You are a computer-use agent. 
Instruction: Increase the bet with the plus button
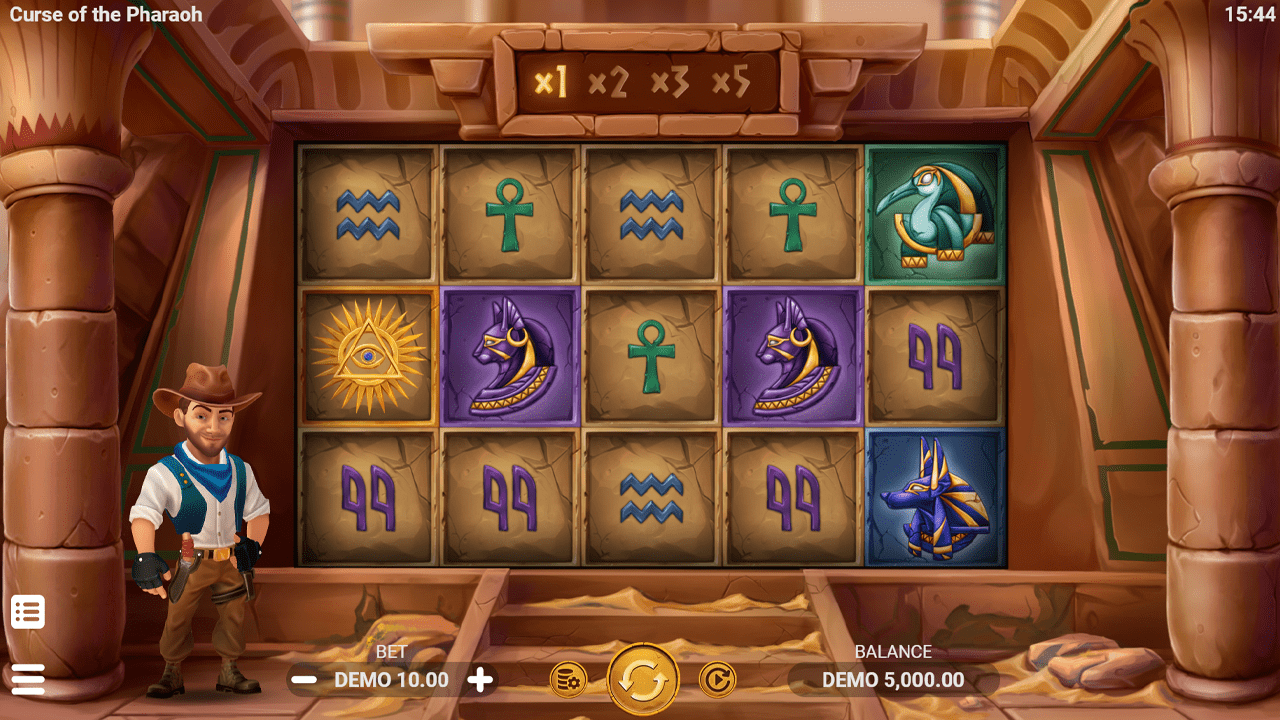click(x=479, y=679)
